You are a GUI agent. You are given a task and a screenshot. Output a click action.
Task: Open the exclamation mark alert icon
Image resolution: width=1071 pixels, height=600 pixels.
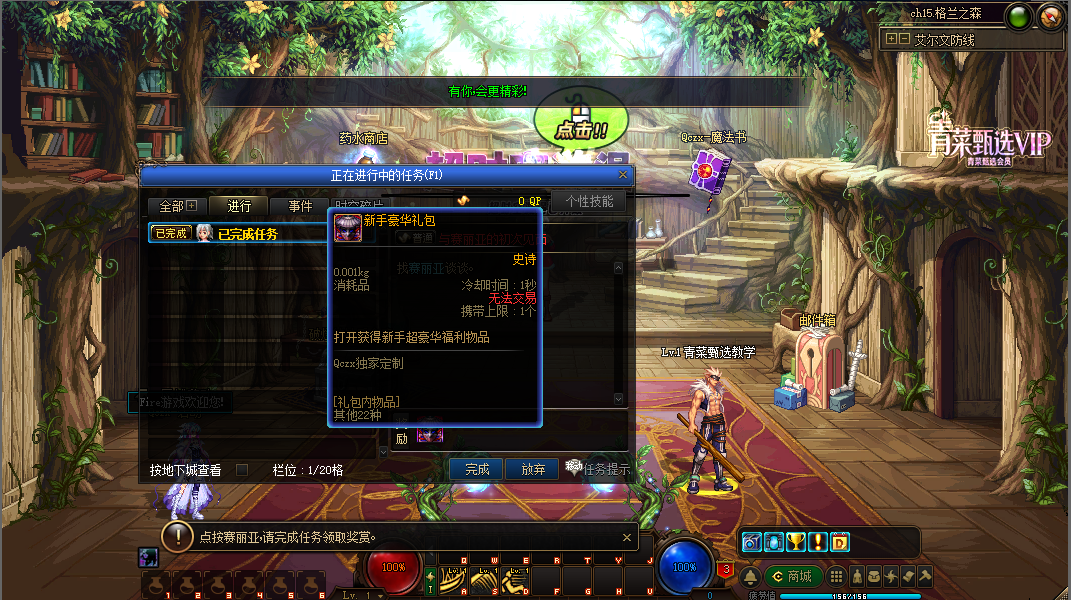point(817,542)
